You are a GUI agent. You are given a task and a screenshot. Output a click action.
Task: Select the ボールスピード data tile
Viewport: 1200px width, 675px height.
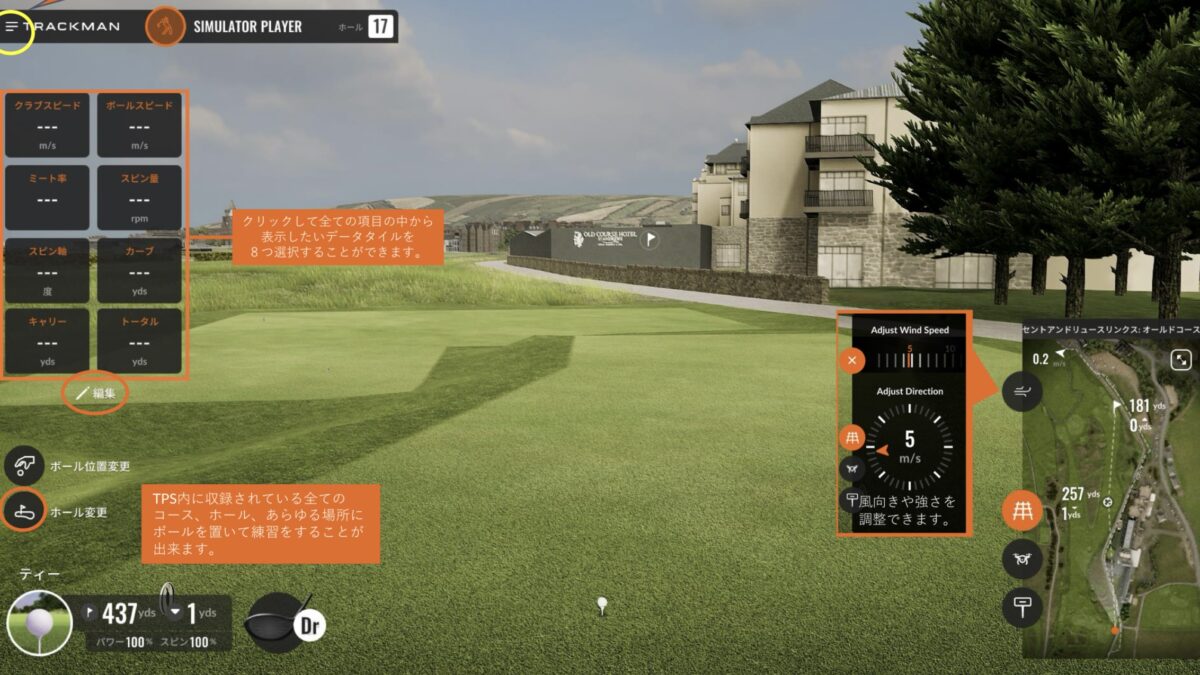pos(139,125)
